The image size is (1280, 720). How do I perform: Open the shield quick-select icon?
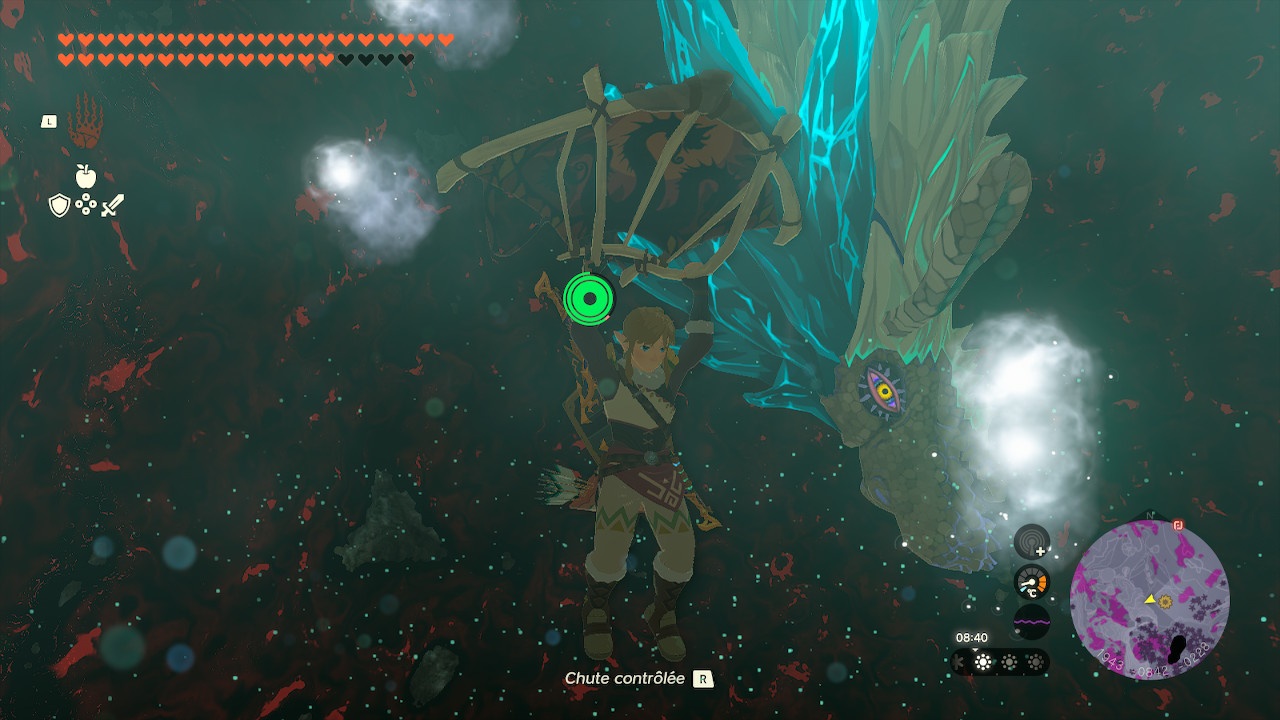(x=59, y=206)
